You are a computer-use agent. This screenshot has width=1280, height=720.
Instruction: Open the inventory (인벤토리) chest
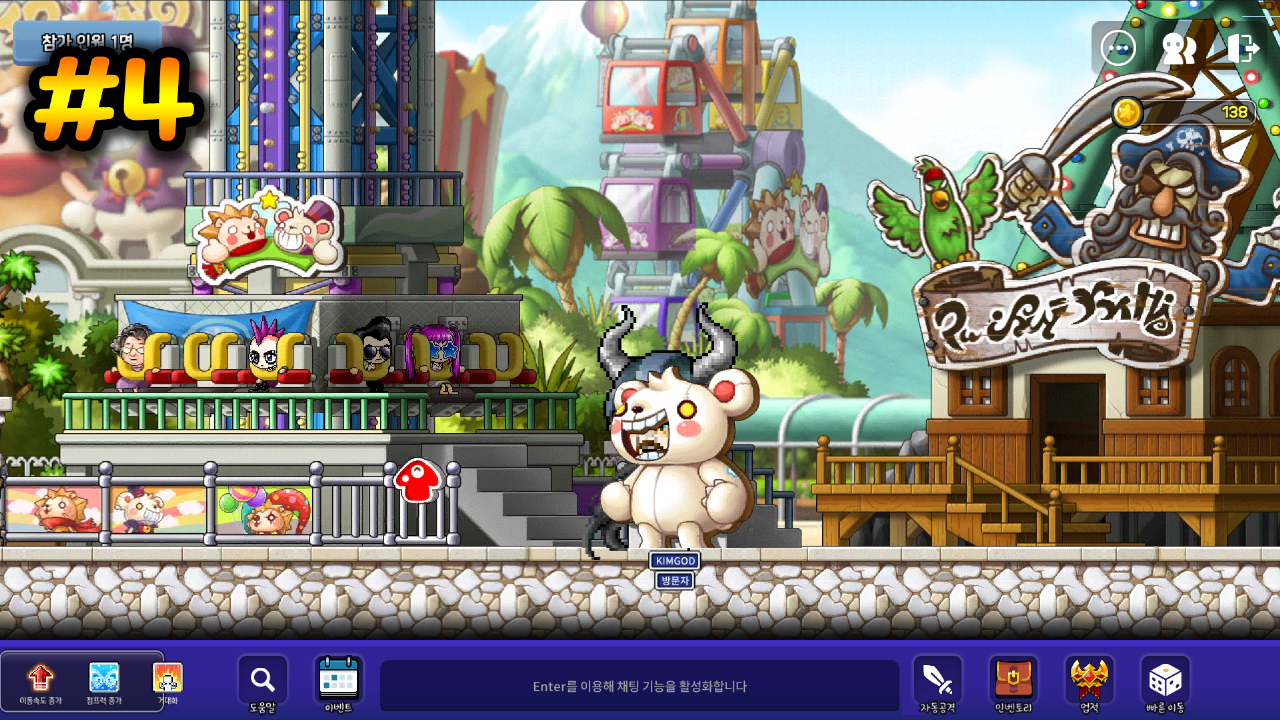1013,680
